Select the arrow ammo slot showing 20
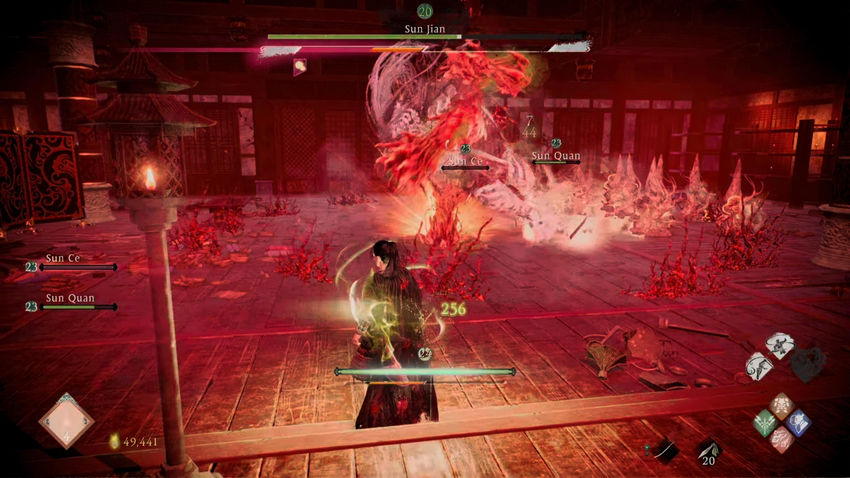The image size is (850, 478). (708, 450)
